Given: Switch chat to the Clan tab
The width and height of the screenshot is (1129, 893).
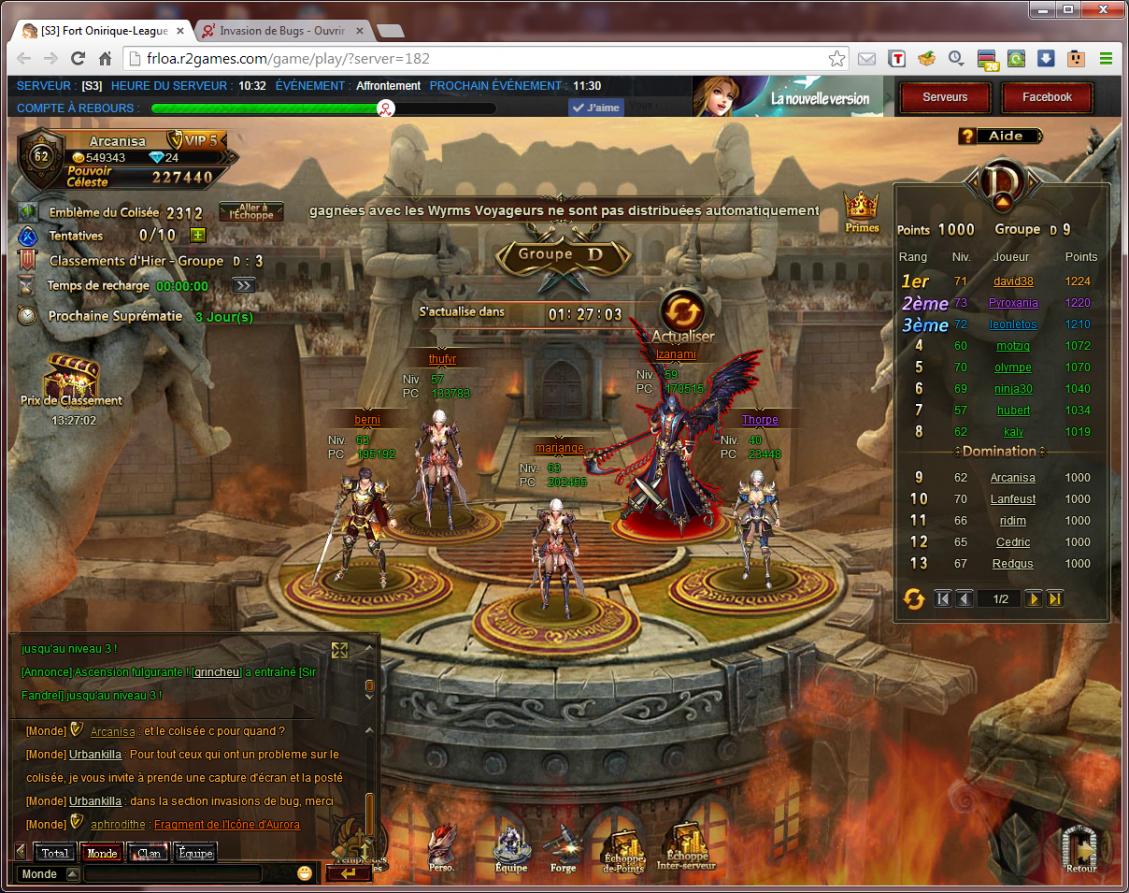Looking at the screenshot, I should [x=149, y=853].
